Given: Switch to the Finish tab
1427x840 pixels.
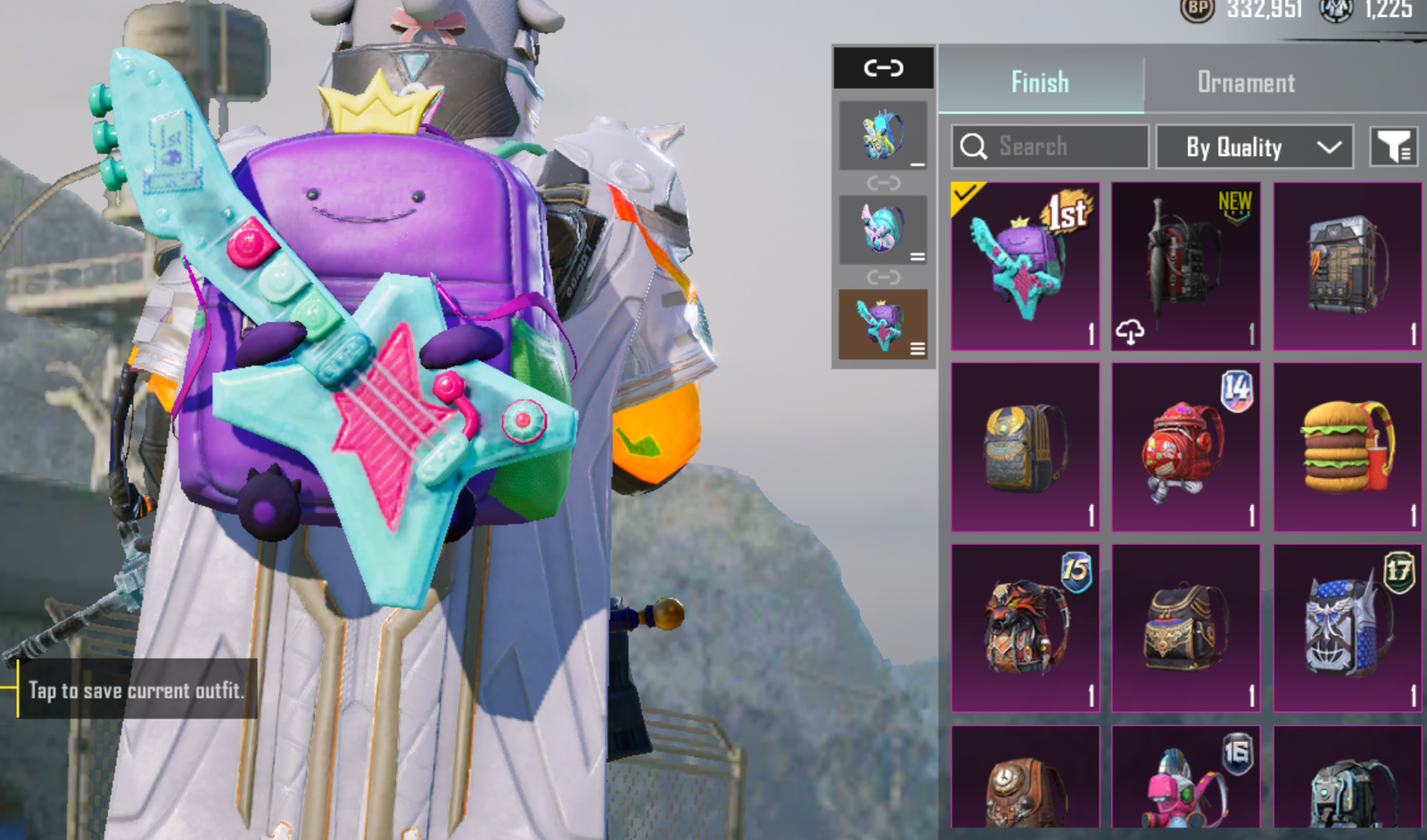Looking at the screenshot, I should point(1040,82).
